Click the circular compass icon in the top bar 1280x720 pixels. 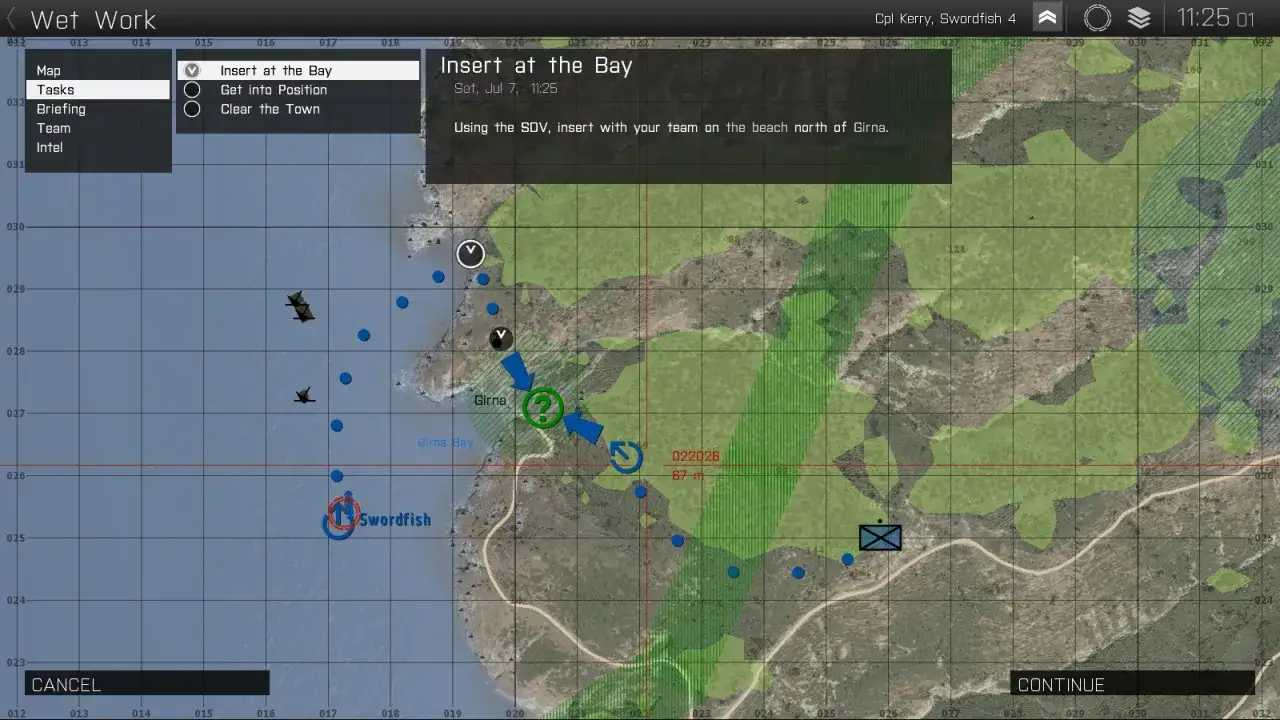tap(1097, 17)
